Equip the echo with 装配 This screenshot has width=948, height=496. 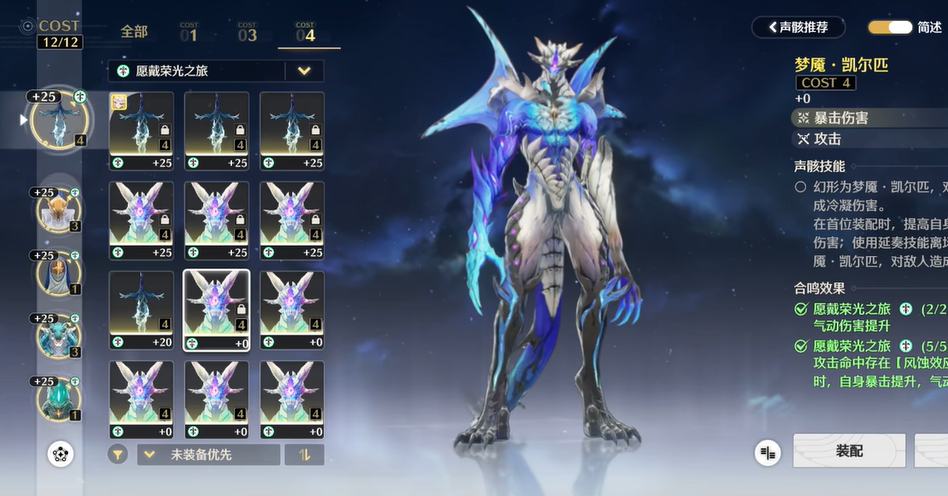tap(849, 451)
